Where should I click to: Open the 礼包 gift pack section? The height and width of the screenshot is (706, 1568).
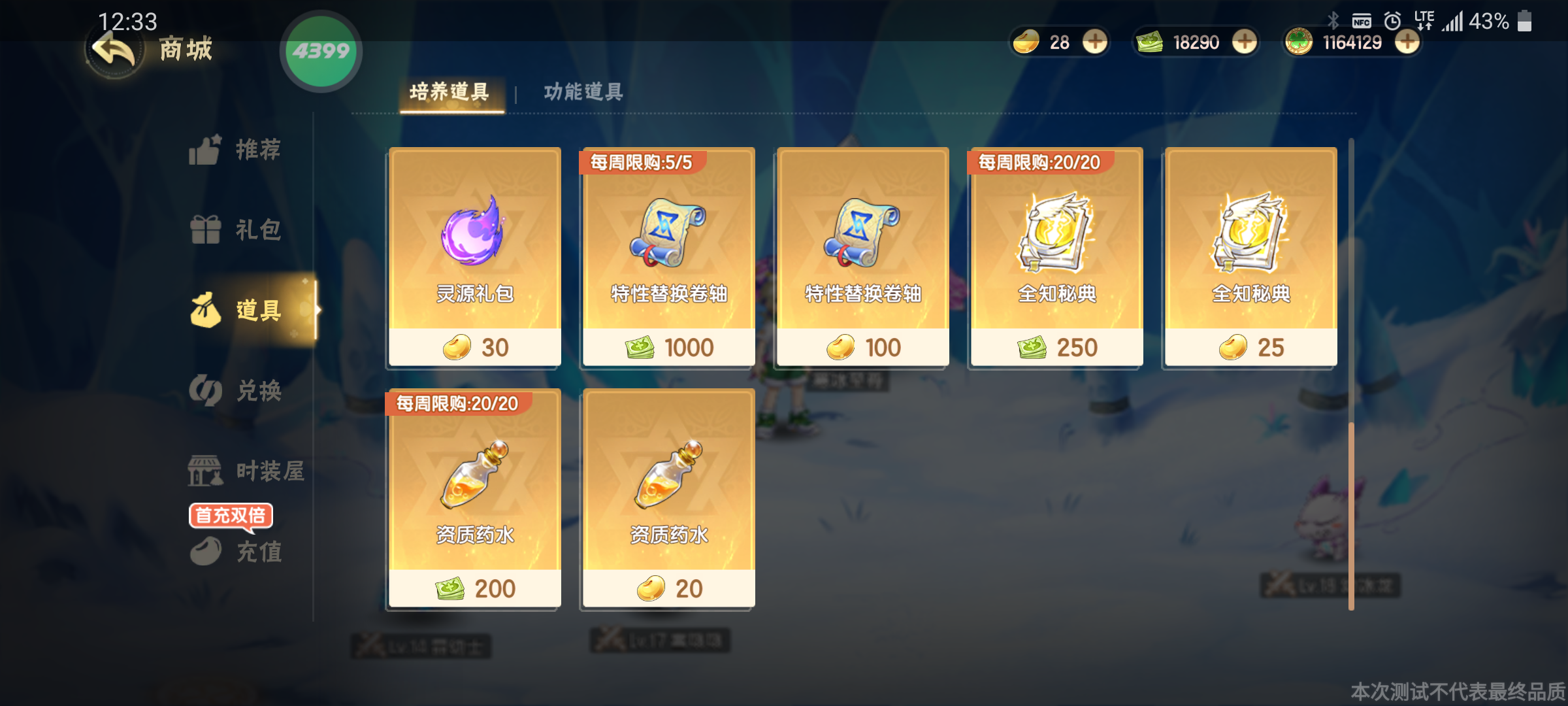tap(235, 230)
